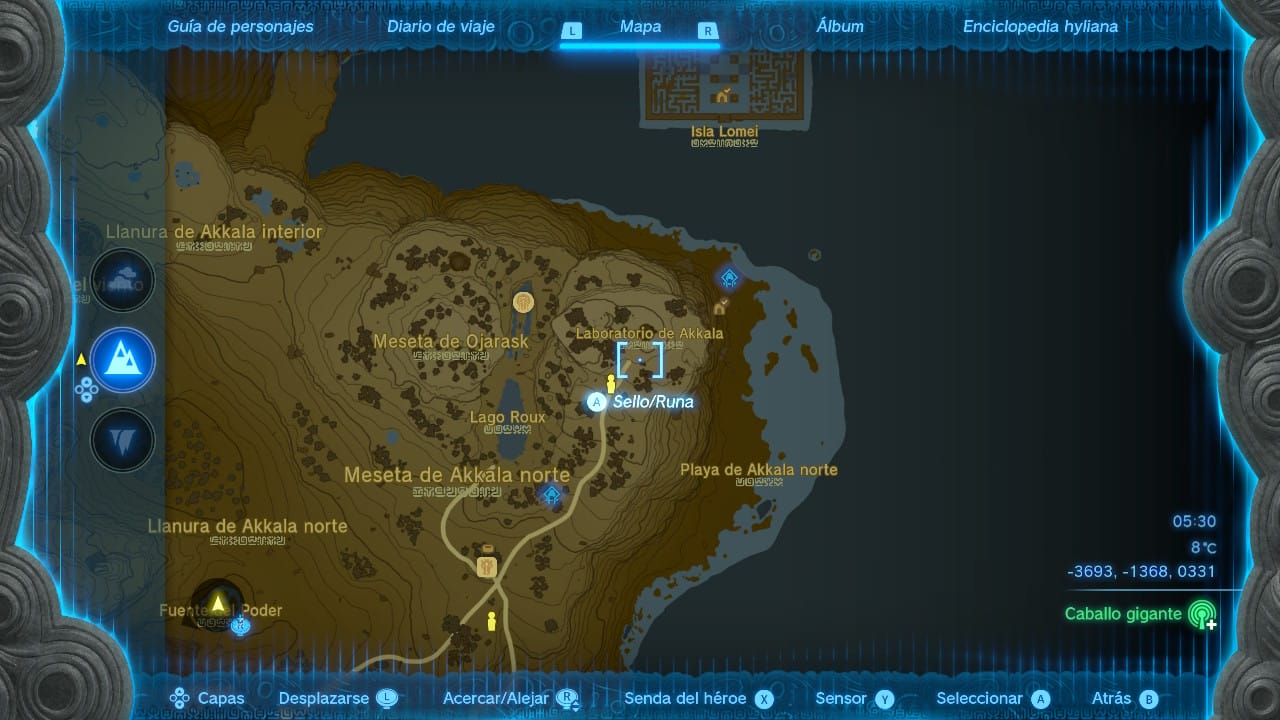Switch to the depths layer icon
The height and width of the screenshot is (720, 1280).
pyautogui.click(x=123, y=440)
